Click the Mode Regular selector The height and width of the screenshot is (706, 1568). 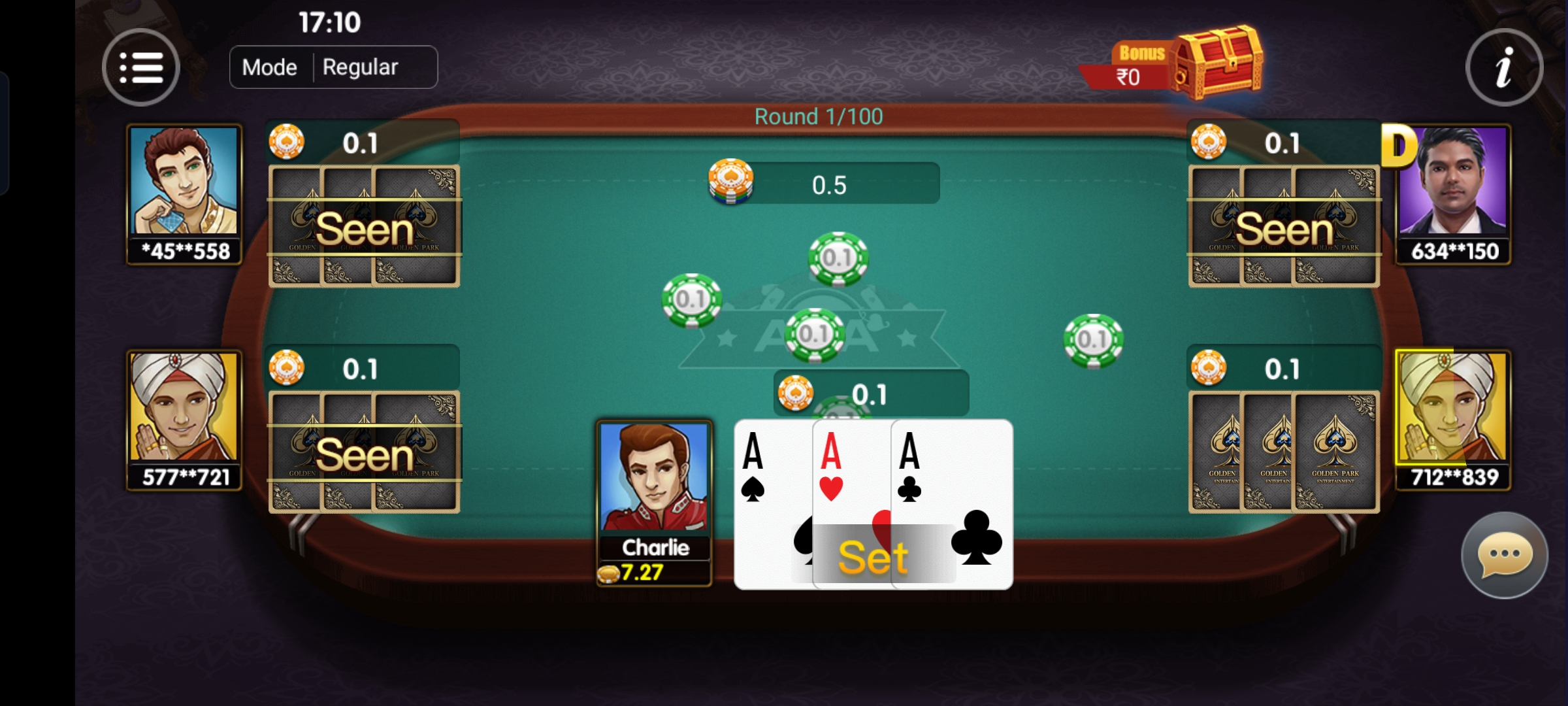point(333,67)
